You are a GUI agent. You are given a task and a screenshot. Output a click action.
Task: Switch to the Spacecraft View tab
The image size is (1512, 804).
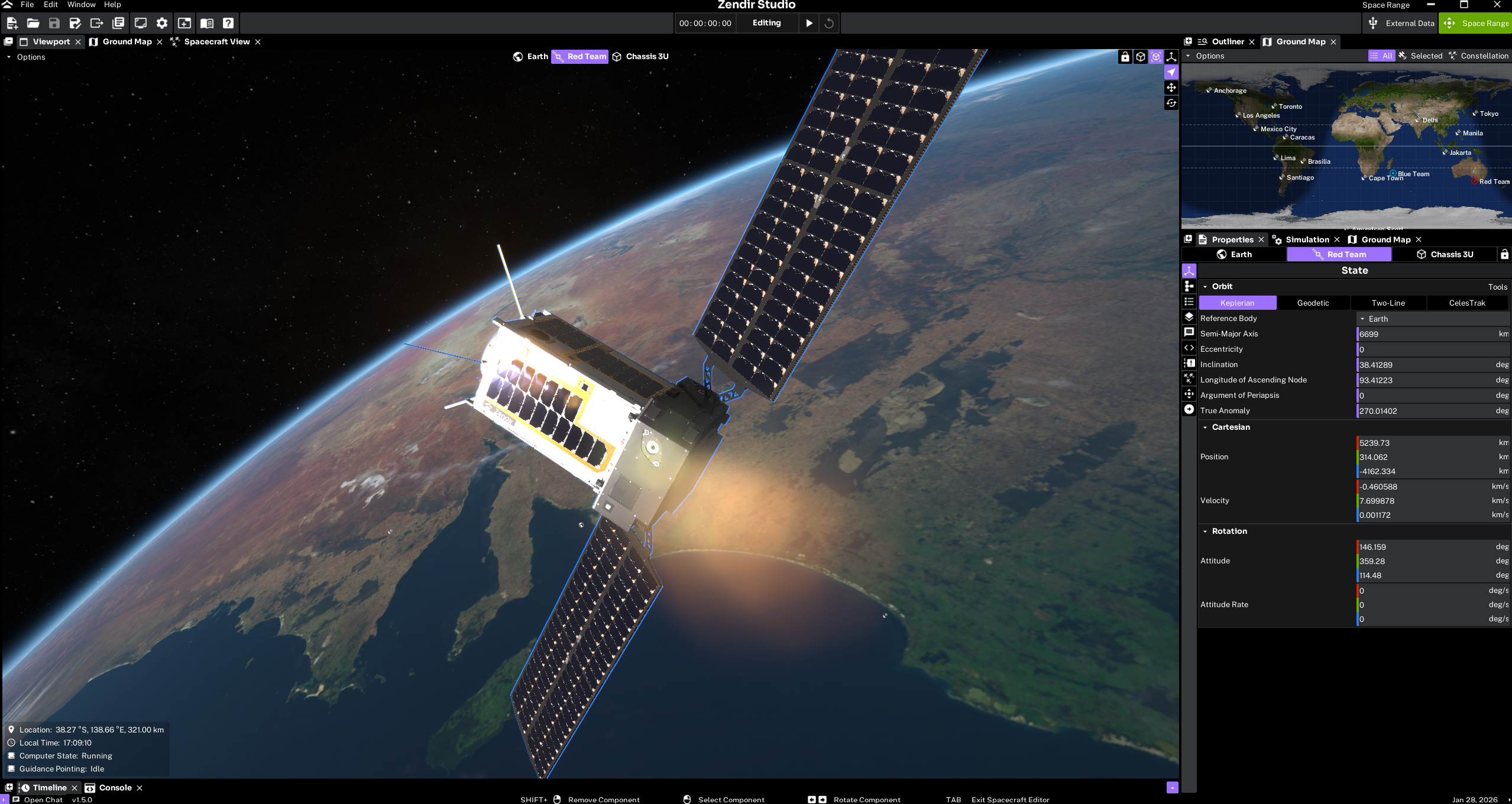pos(216,41)
